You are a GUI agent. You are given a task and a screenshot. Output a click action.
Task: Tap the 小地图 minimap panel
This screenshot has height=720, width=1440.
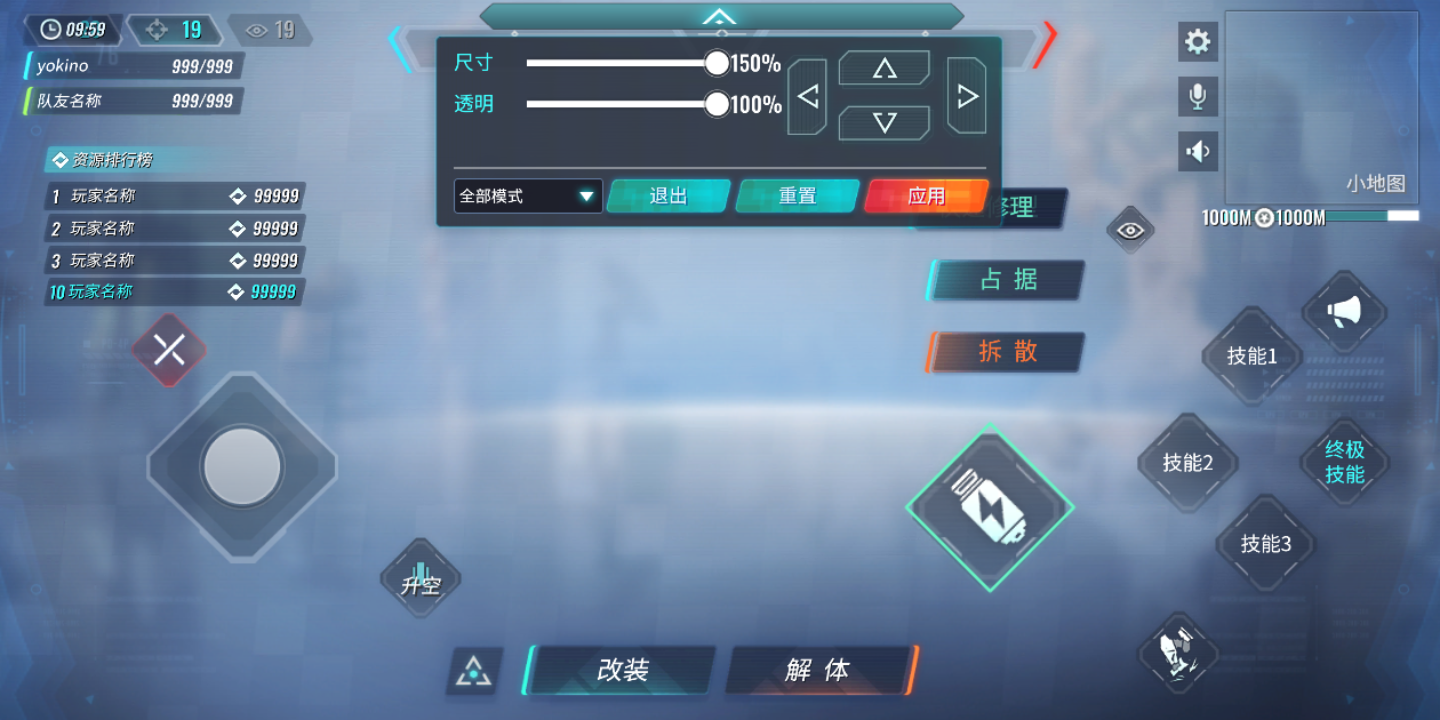[x=1322, y=105]
